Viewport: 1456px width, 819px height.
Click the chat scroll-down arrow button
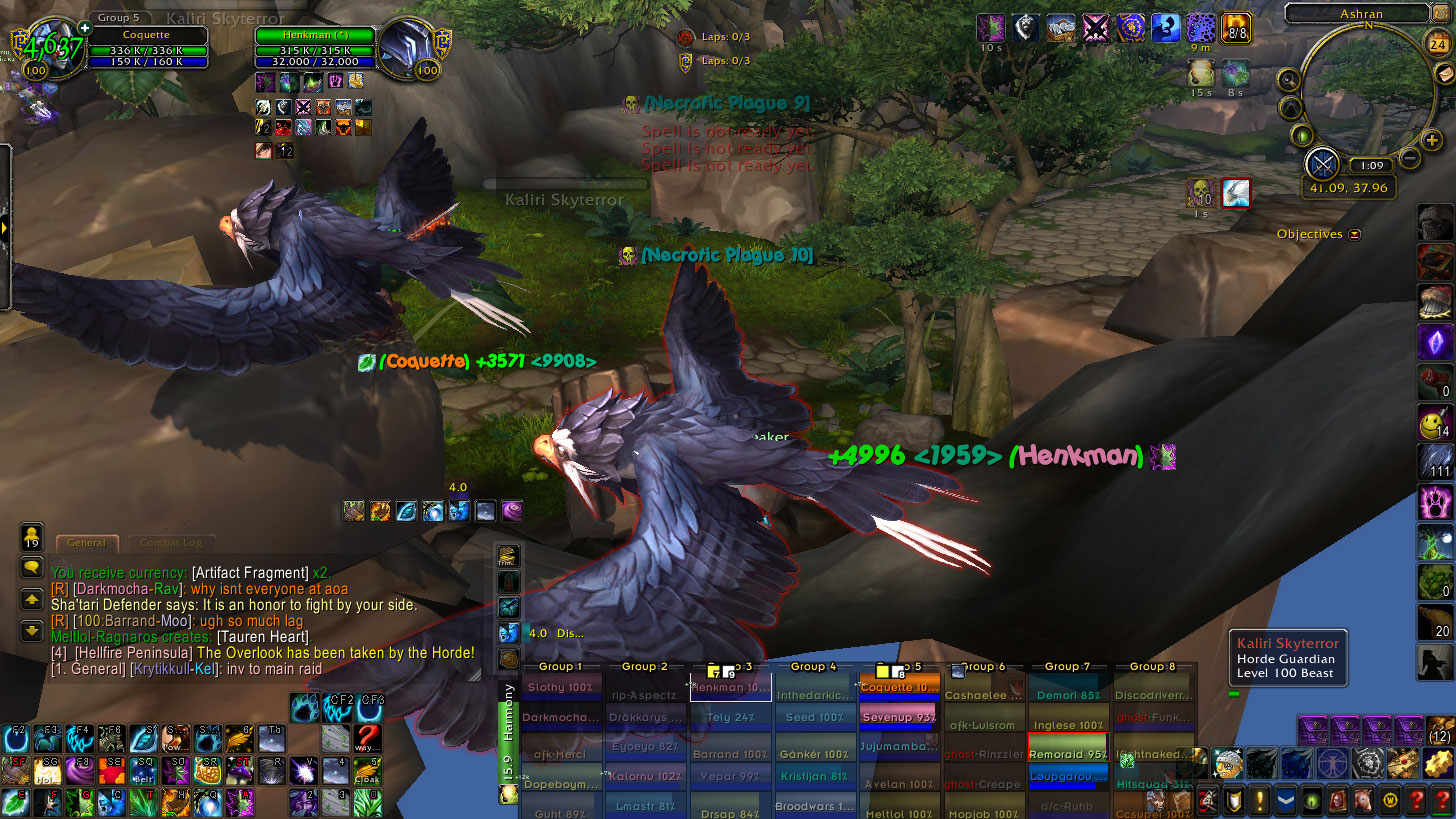pyautogui.click(x=31, y=630)
